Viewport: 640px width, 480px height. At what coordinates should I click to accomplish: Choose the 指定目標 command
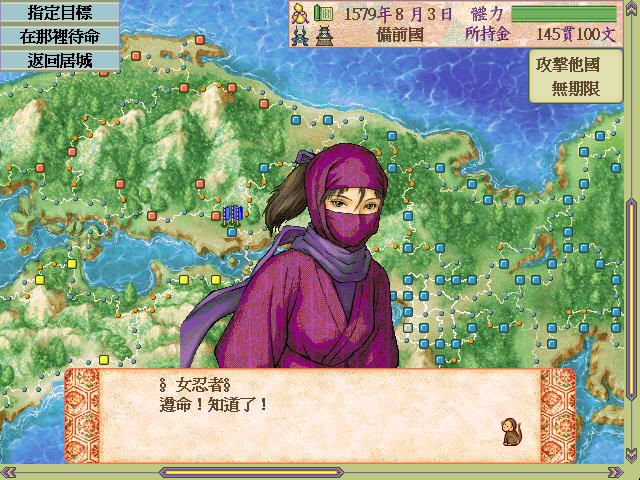tap(59, 13)
